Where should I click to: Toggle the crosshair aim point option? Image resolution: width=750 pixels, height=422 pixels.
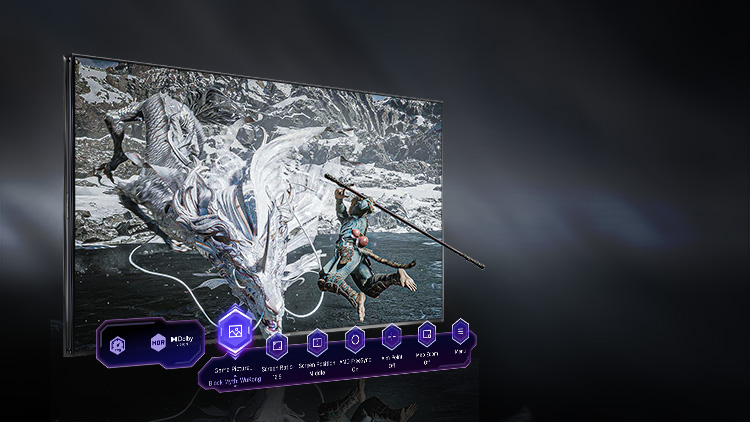click(x=392, y=336)
